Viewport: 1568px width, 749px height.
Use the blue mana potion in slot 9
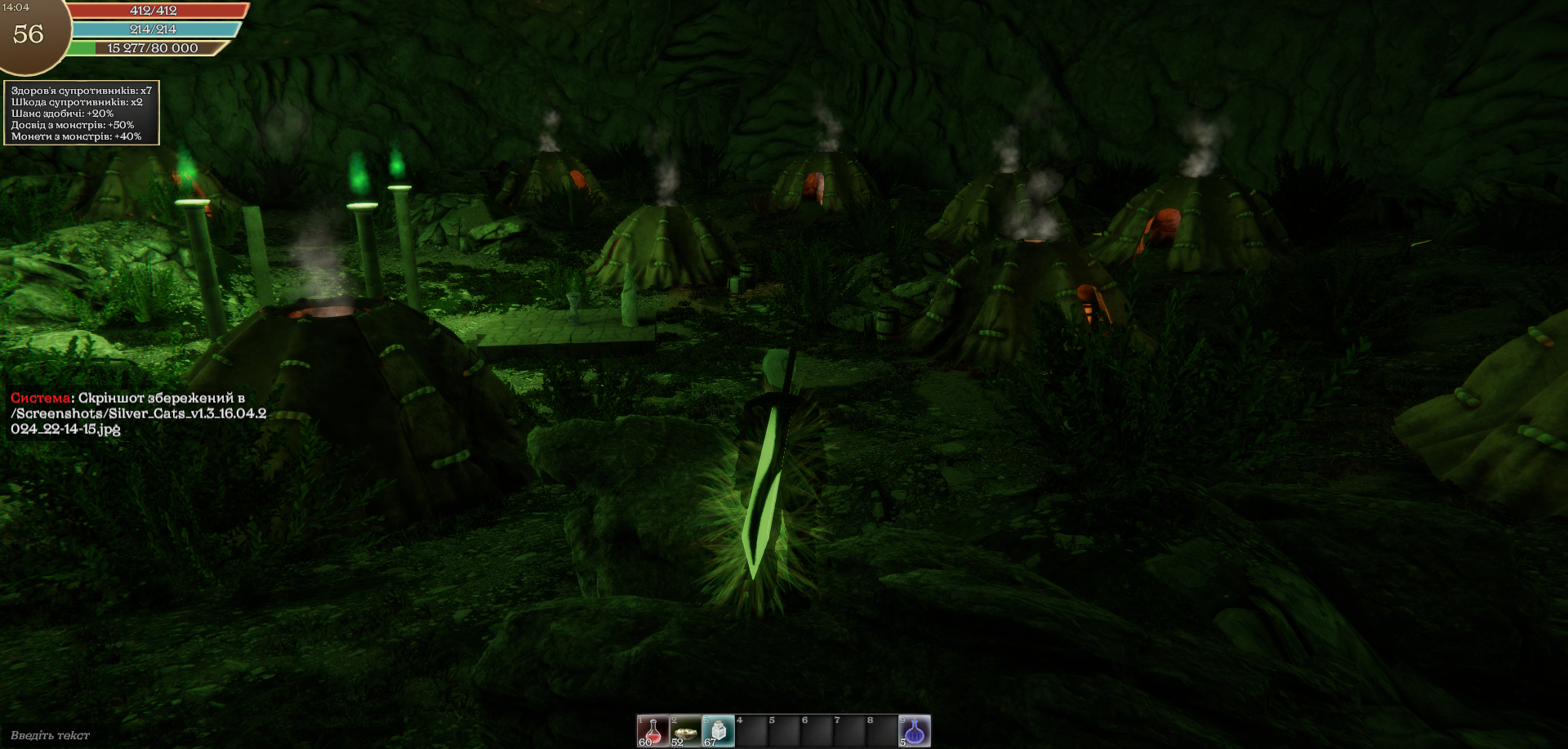coord(914,730)
